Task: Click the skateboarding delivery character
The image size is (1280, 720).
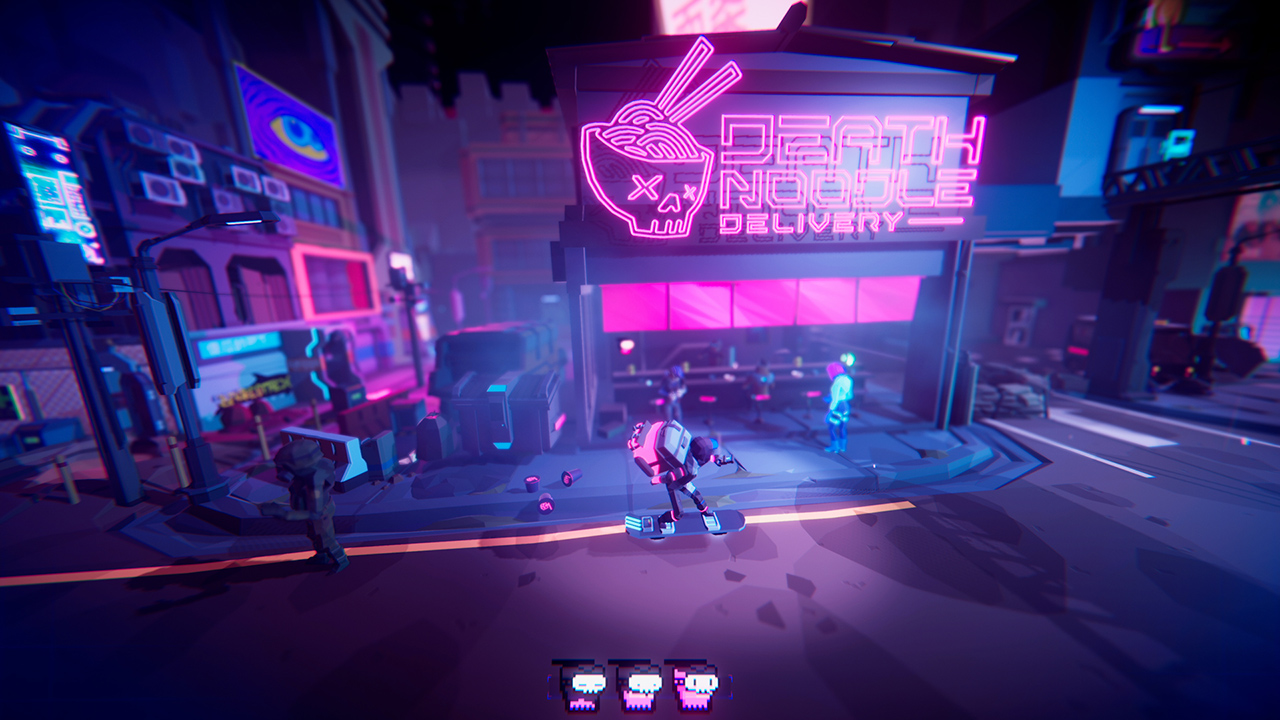Action: point(690,470)
